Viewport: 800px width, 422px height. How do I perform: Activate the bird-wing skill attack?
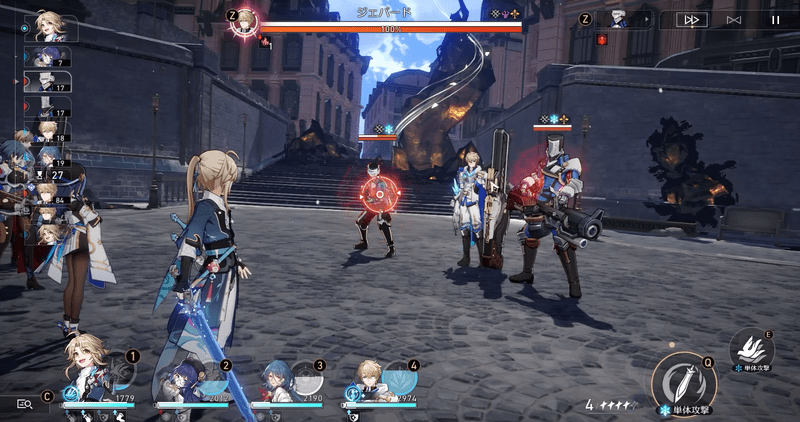click(x=752, y=348)
